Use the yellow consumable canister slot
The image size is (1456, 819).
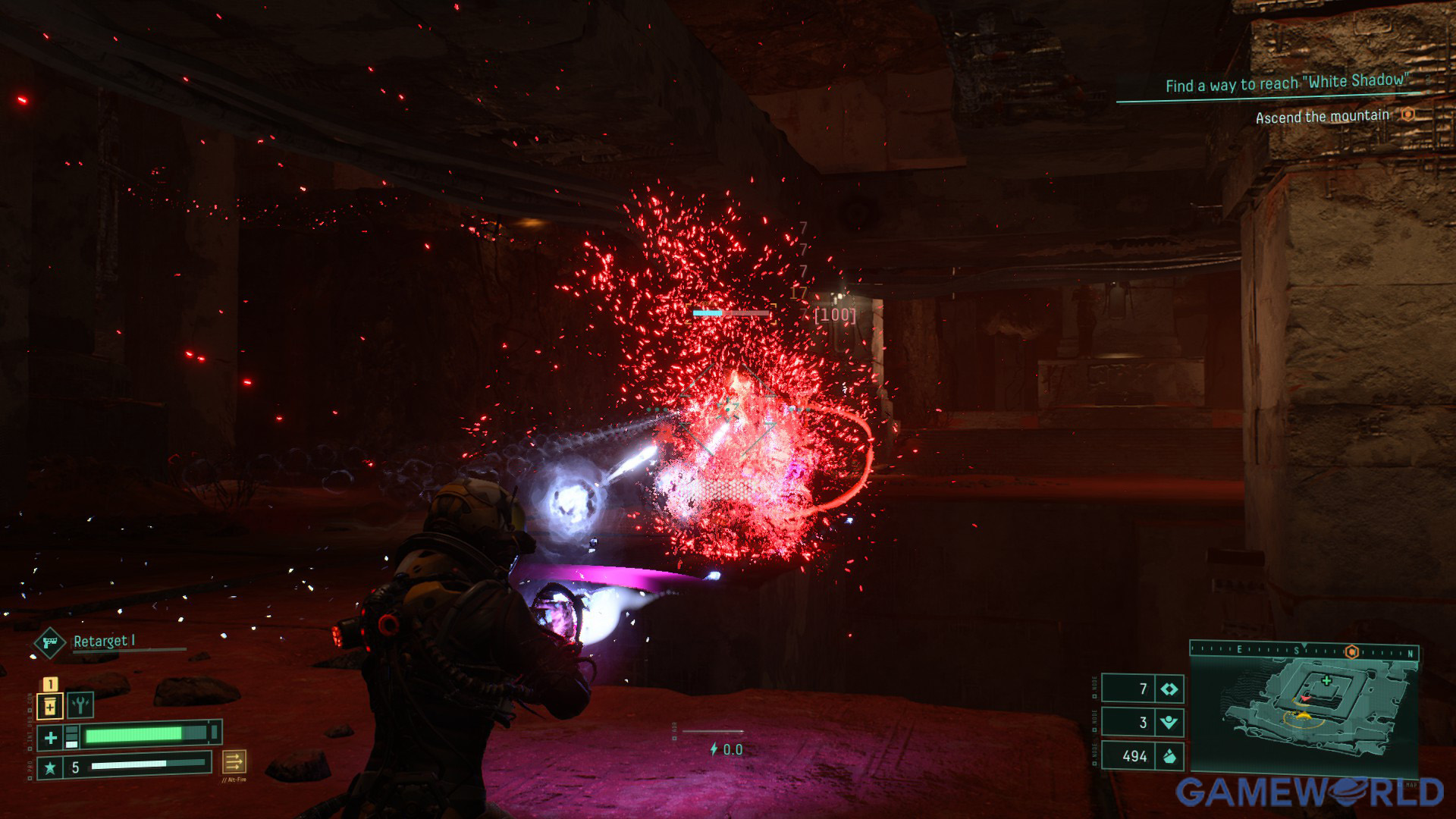pyautogui.click(x=50, y=707)
